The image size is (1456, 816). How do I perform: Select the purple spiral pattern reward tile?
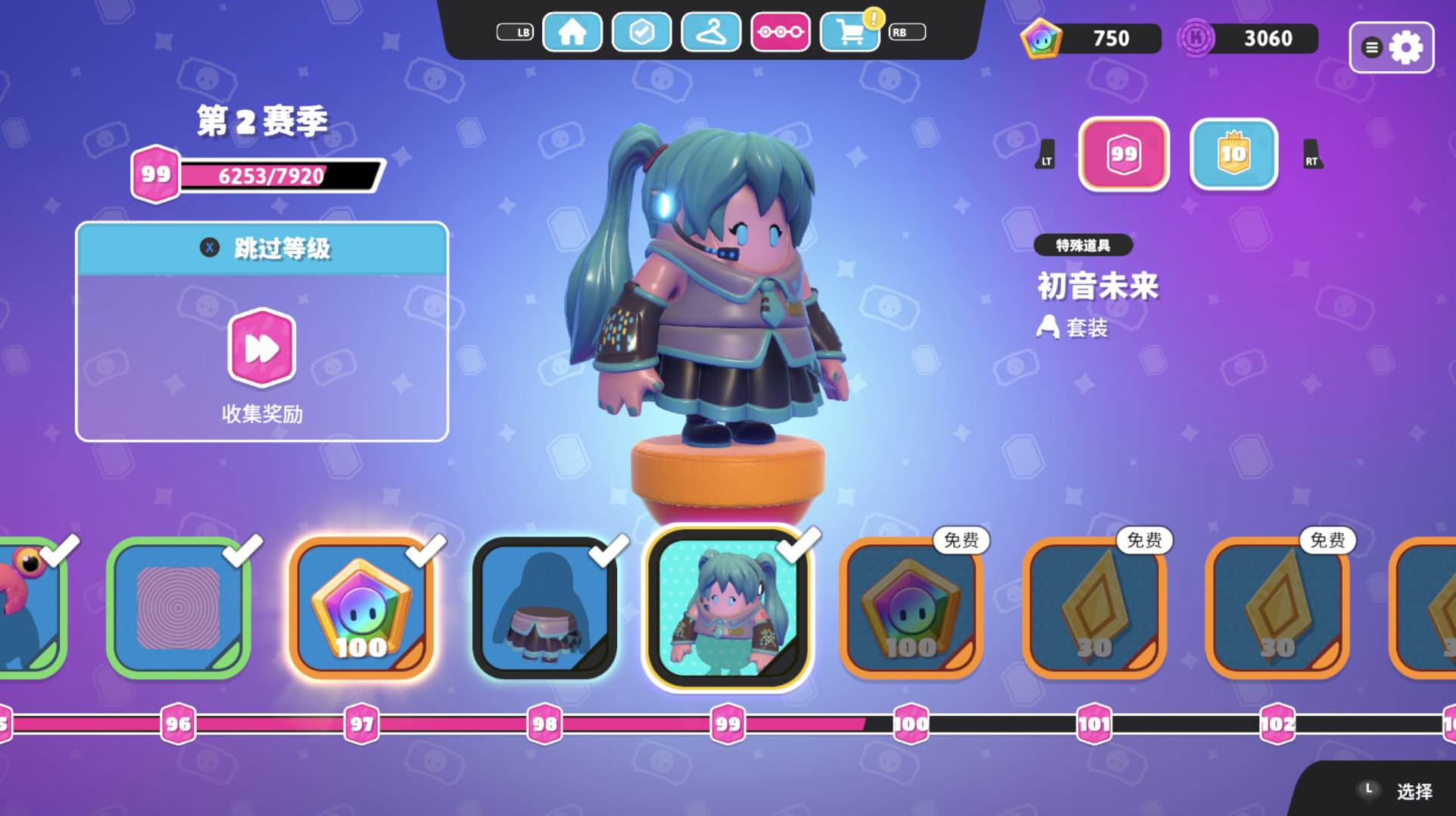tap(179, 608)
